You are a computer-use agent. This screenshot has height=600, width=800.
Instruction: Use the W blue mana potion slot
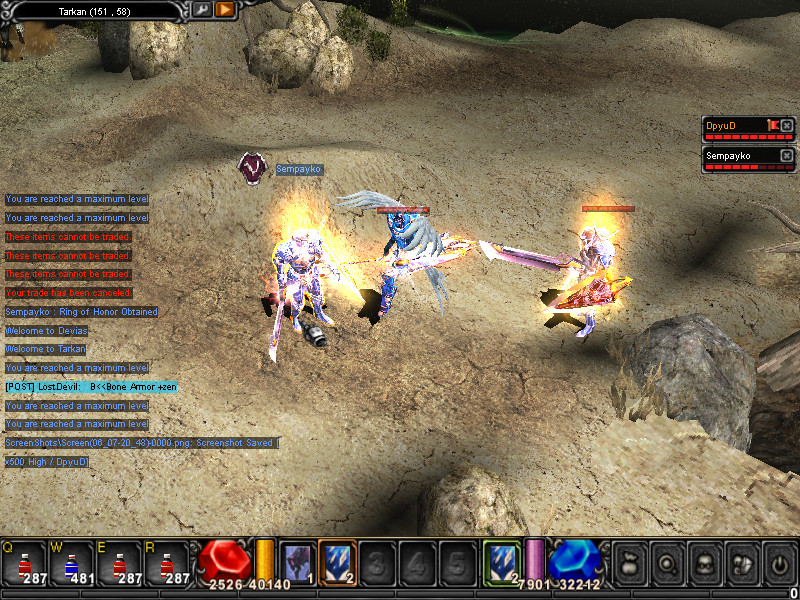coord(71,564)
